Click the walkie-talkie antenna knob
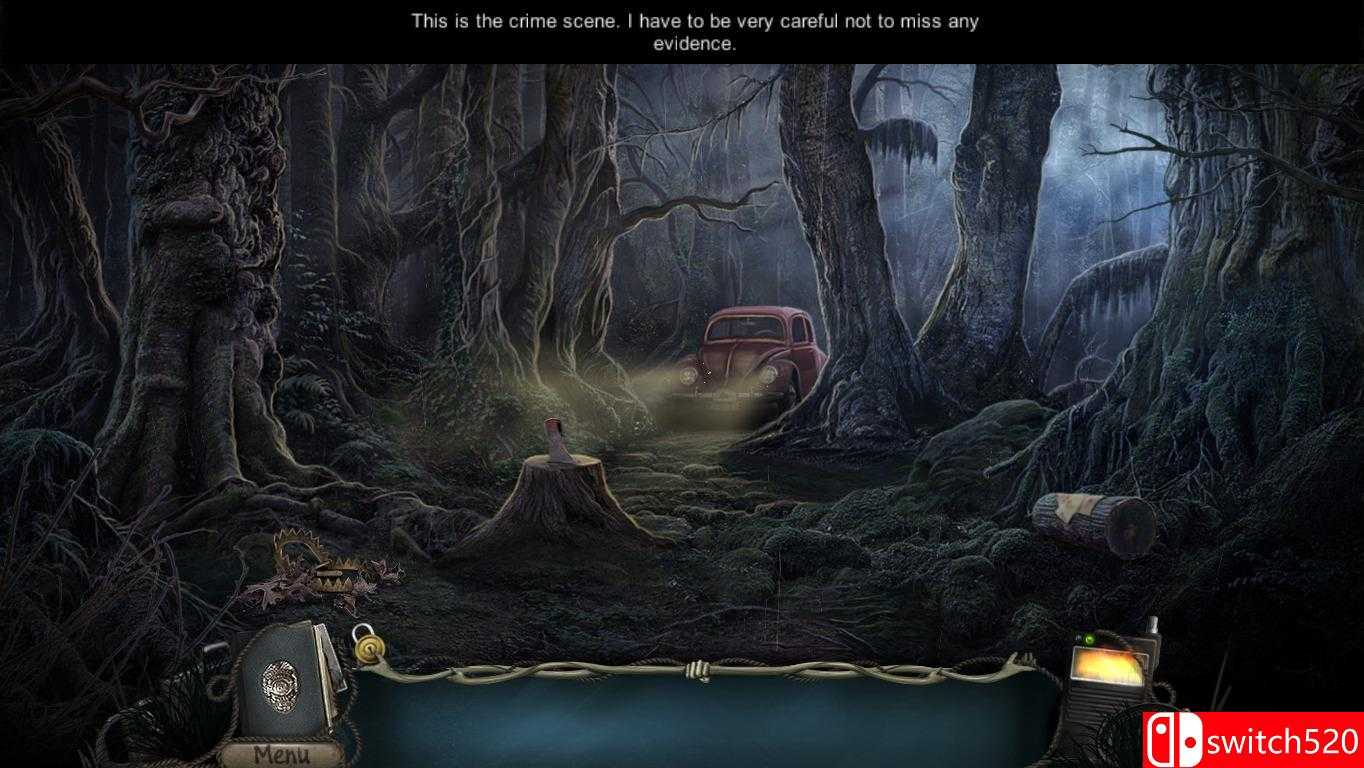 1152,623
